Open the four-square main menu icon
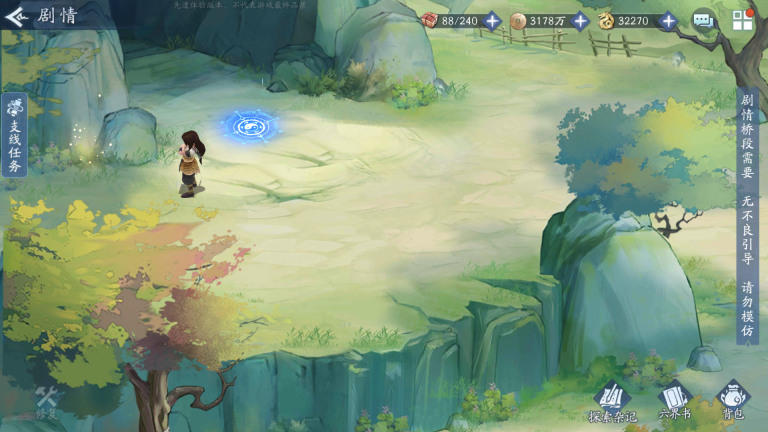Image resolution: width=768 pixels, height=432 pixels. [x=743, y=20]
